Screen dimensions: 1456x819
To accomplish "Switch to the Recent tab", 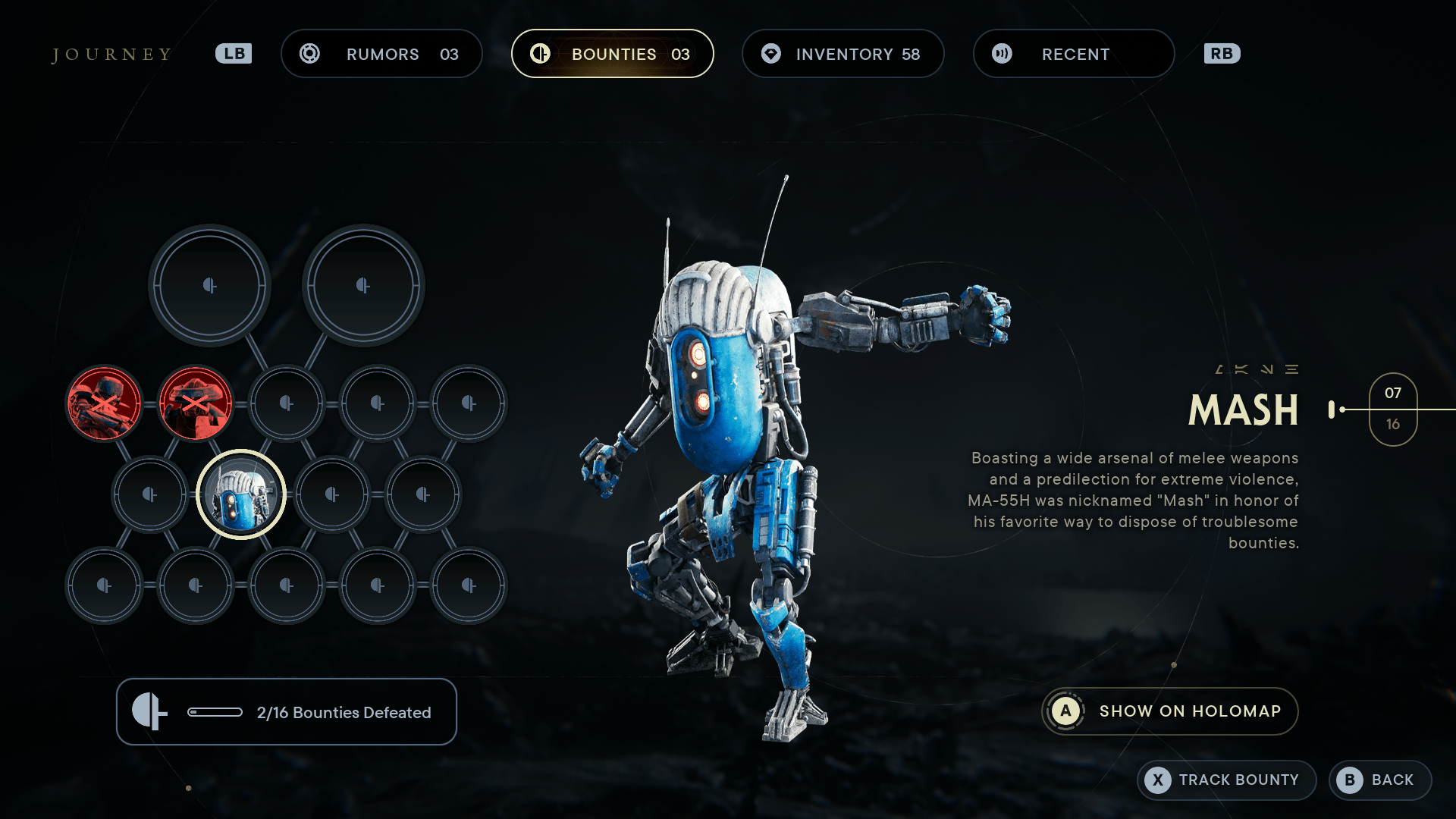I will click(1073, 54).
